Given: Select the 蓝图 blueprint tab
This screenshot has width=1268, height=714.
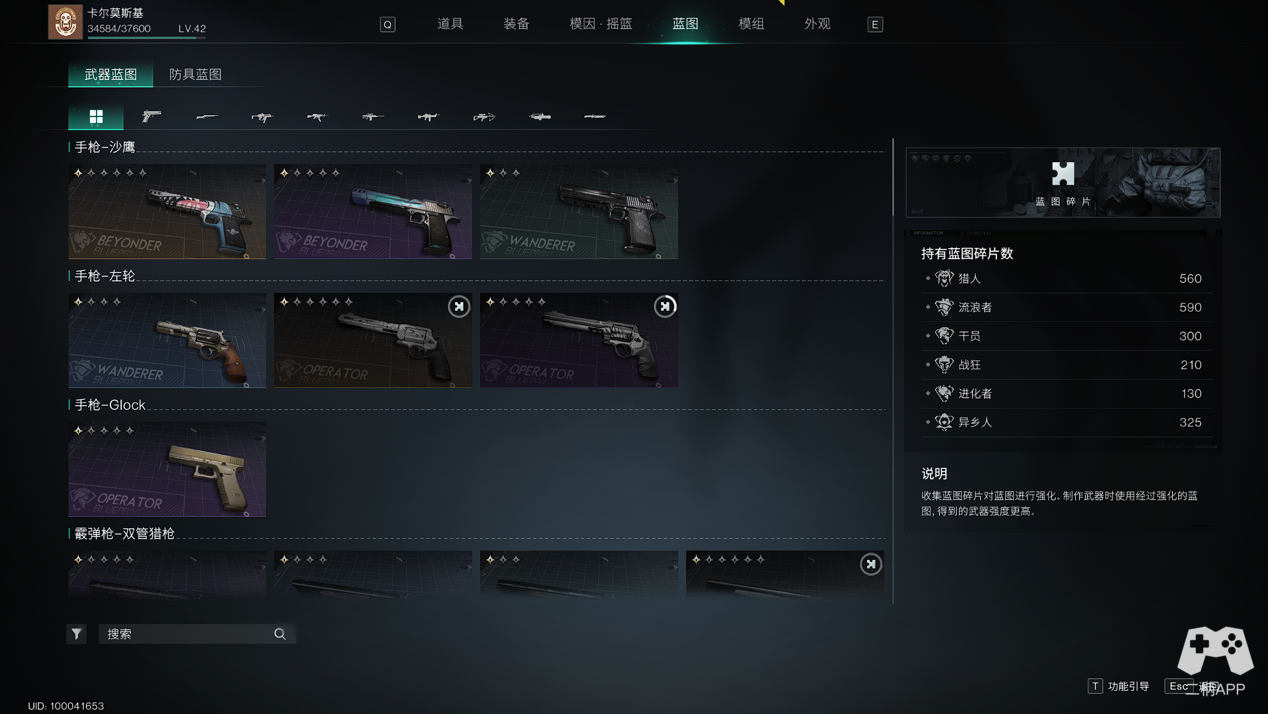Looking at the screenshot, I should [685, 24].
